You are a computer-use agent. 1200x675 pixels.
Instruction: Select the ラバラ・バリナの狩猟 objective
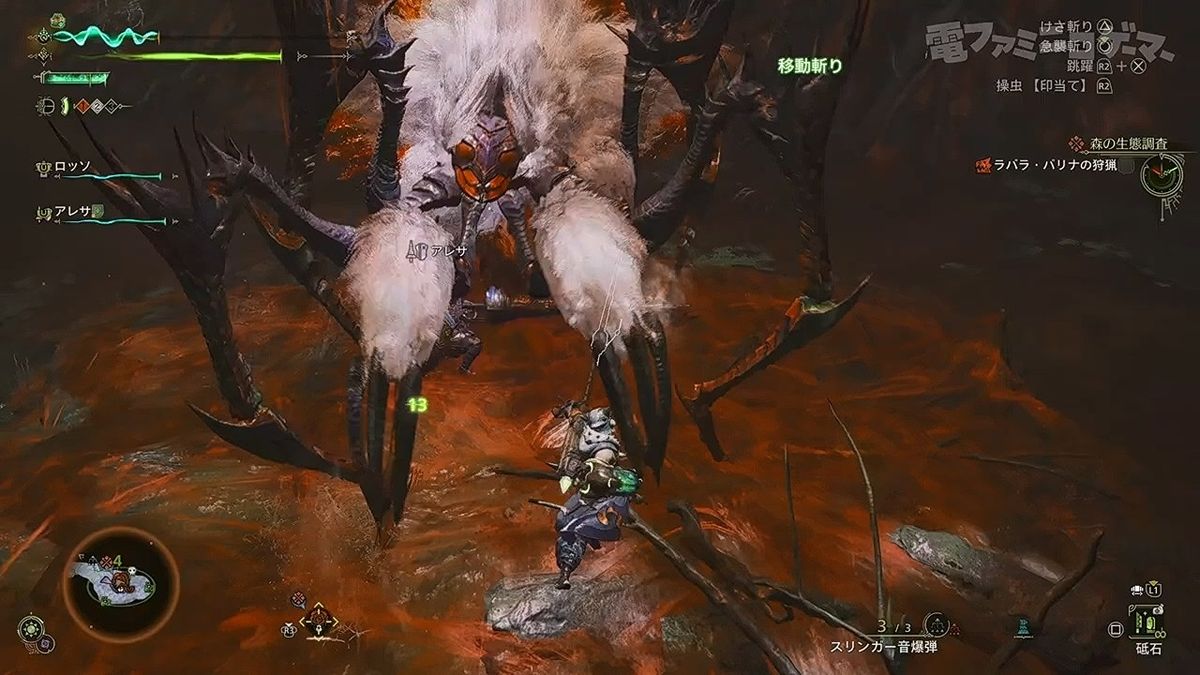tap(1060, 165)
